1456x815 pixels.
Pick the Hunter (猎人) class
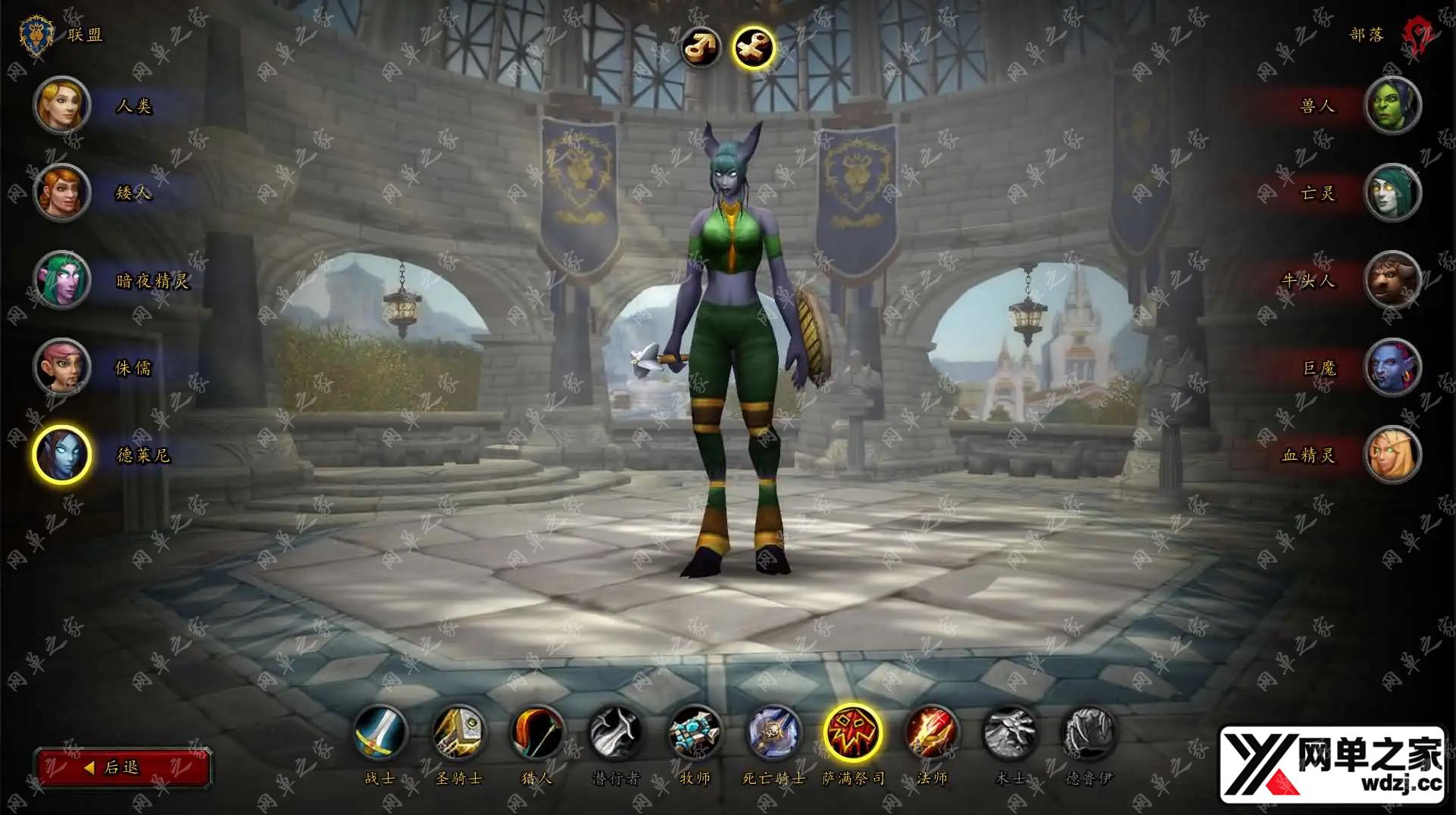(x=538, y=732)
